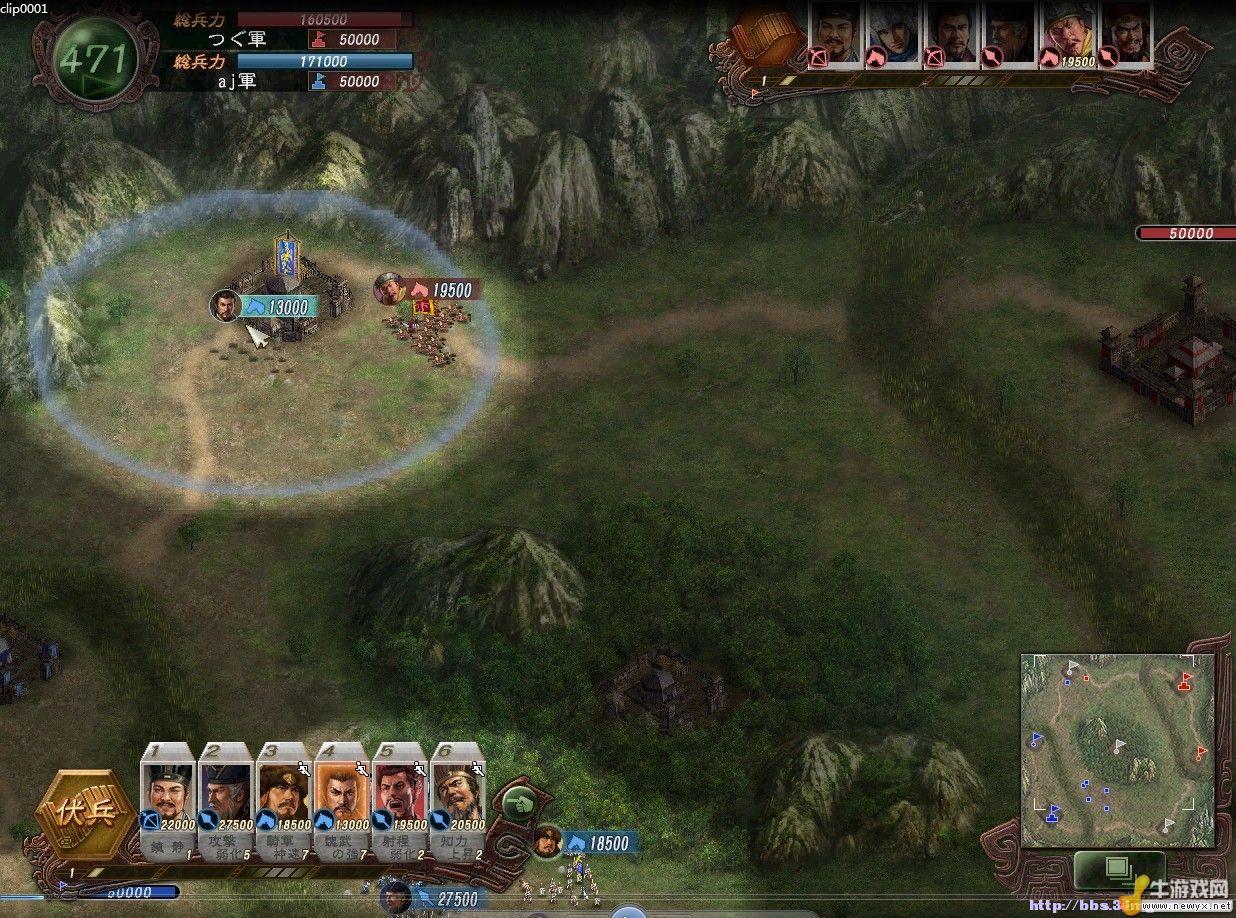Screen dimensions: 1236x918
Task: Select the red enemy base flag on minimap
Action: click(1185, 682)
